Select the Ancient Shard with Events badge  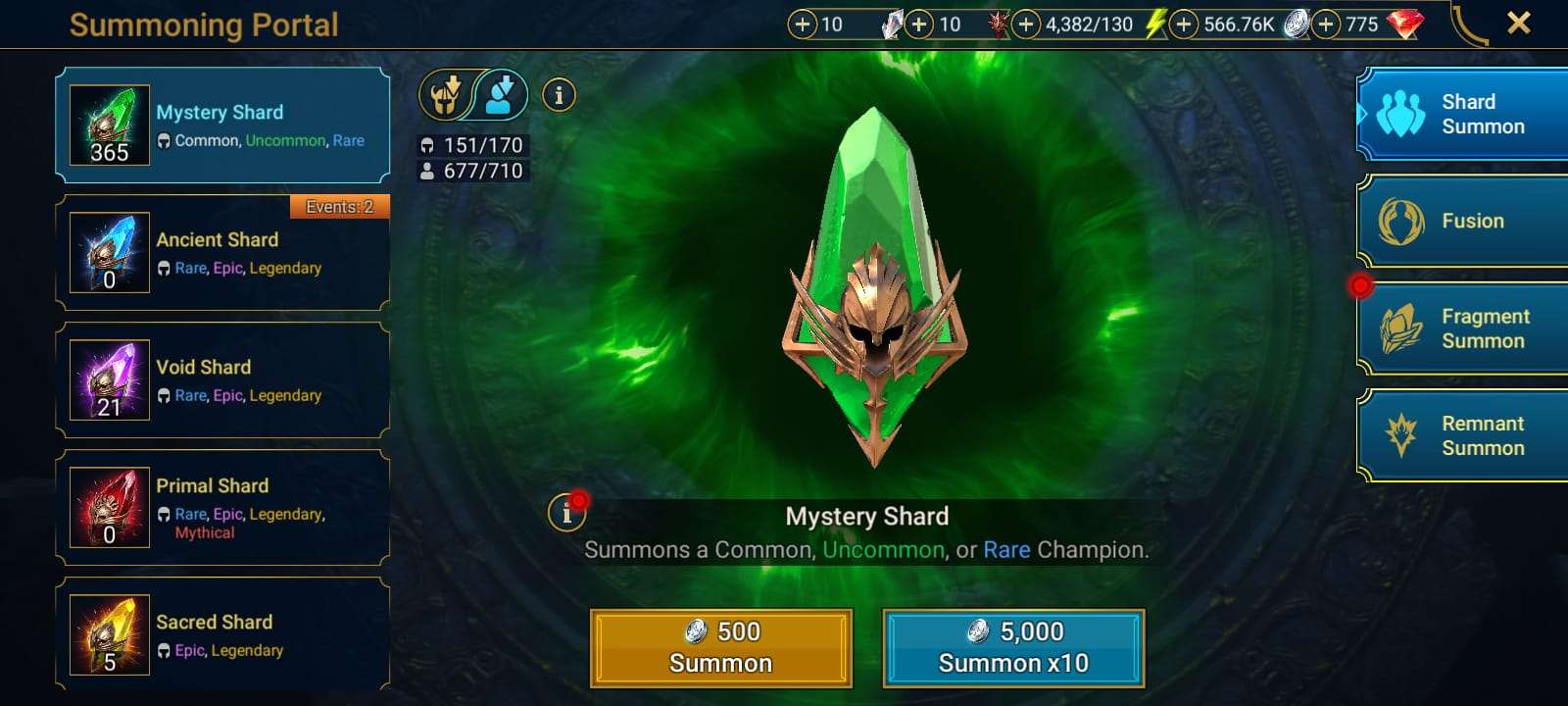222,253
